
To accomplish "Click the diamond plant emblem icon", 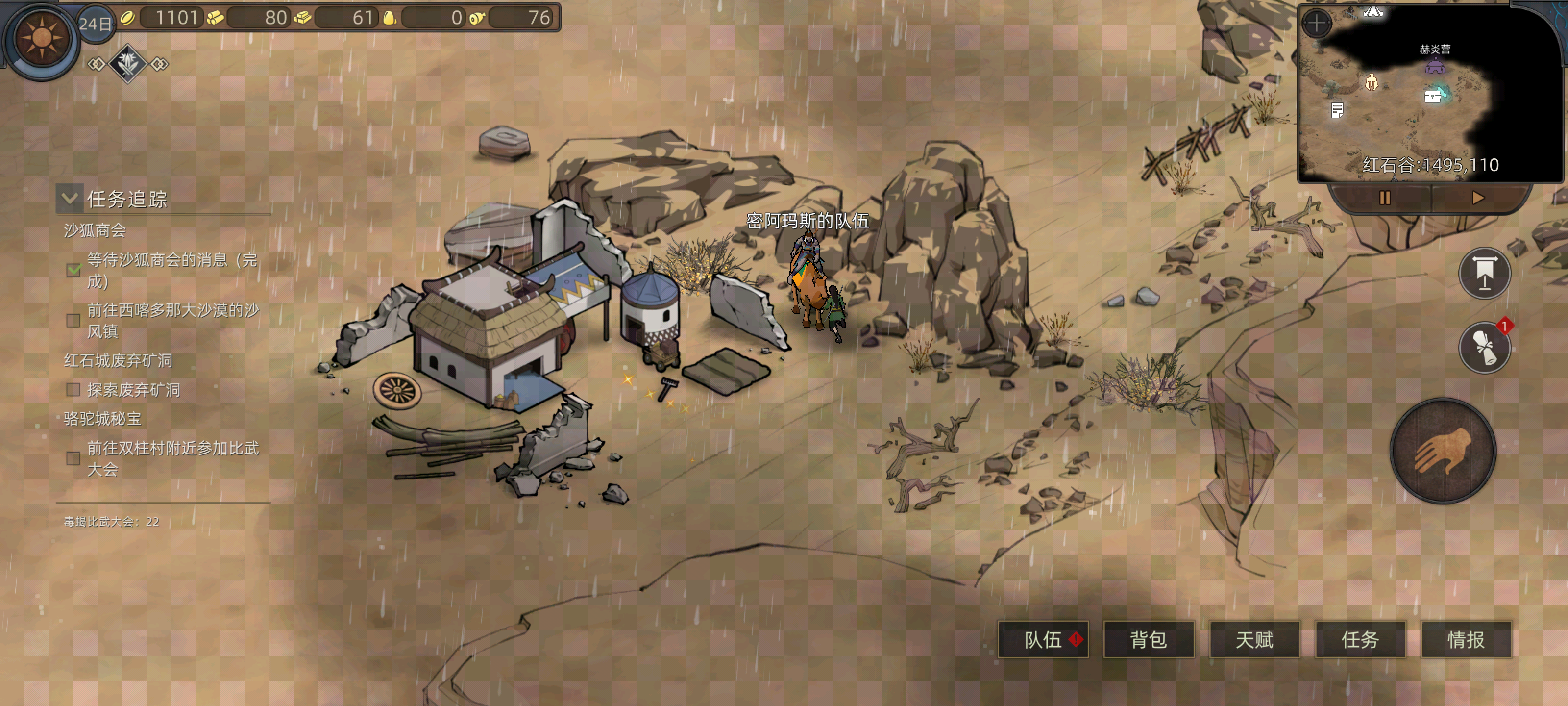I will pos(127,63).
